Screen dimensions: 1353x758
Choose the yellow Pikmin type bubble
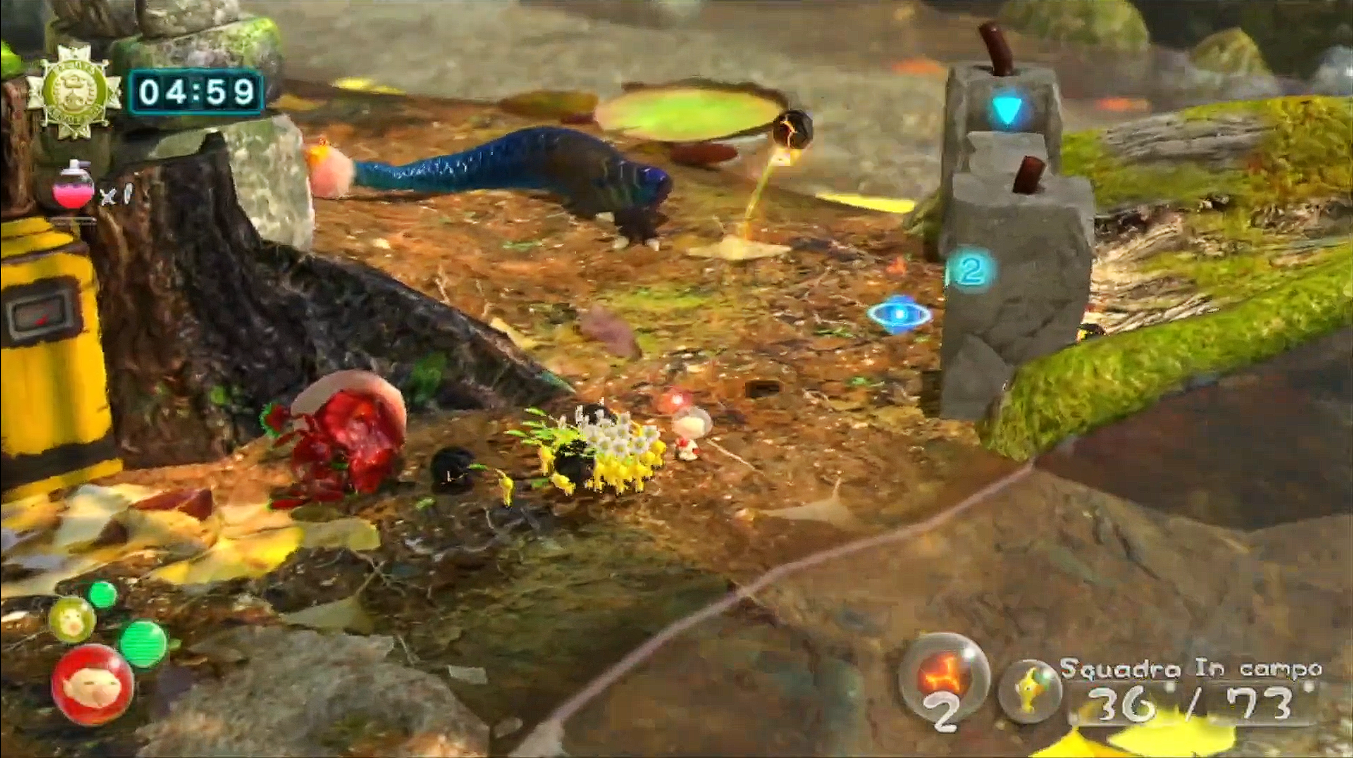pyautogui.click(x=1029, y=690)
